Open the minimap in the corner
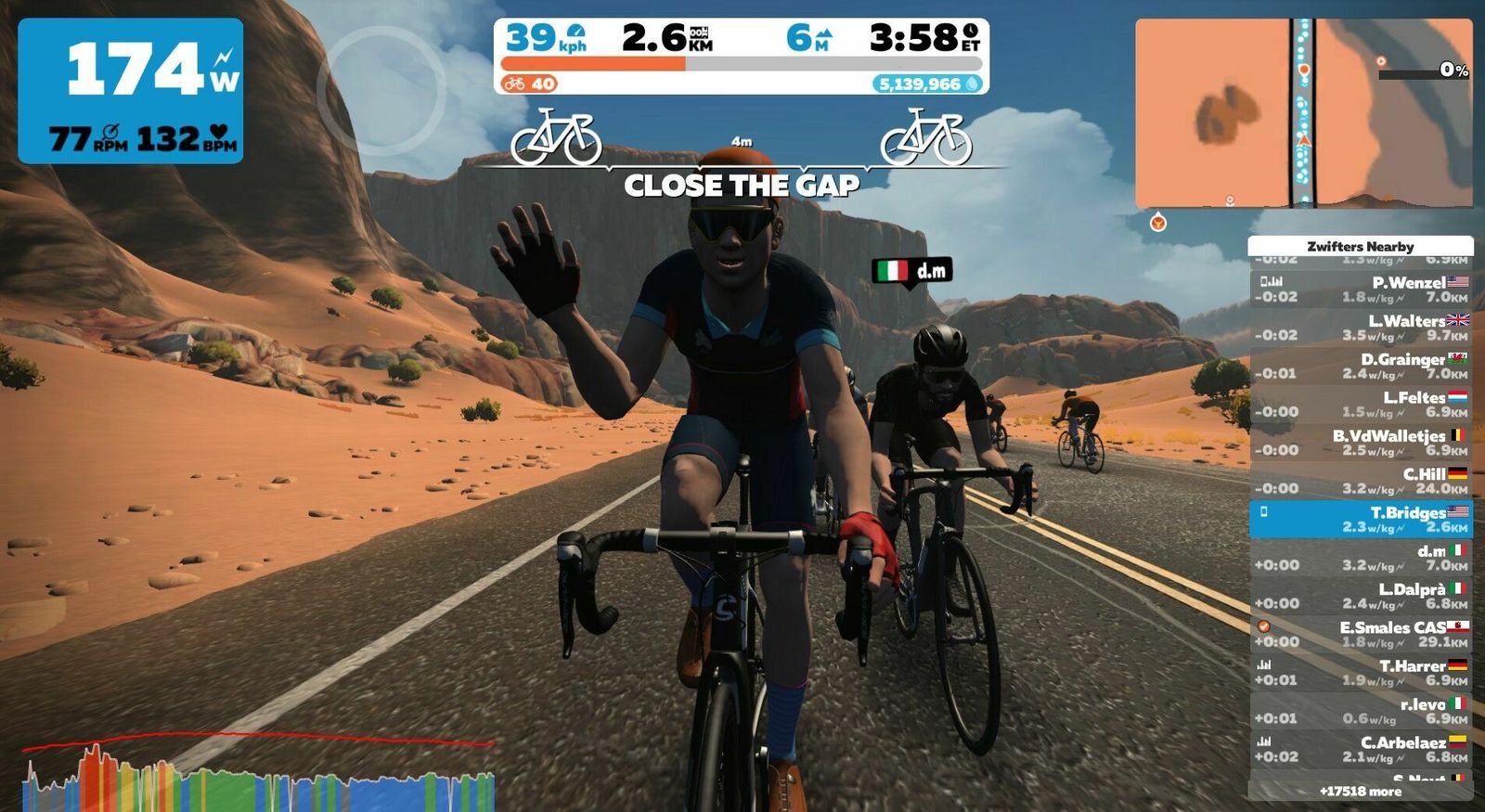The width and height of the screenshot is (1485, 812). (1303, 113)
